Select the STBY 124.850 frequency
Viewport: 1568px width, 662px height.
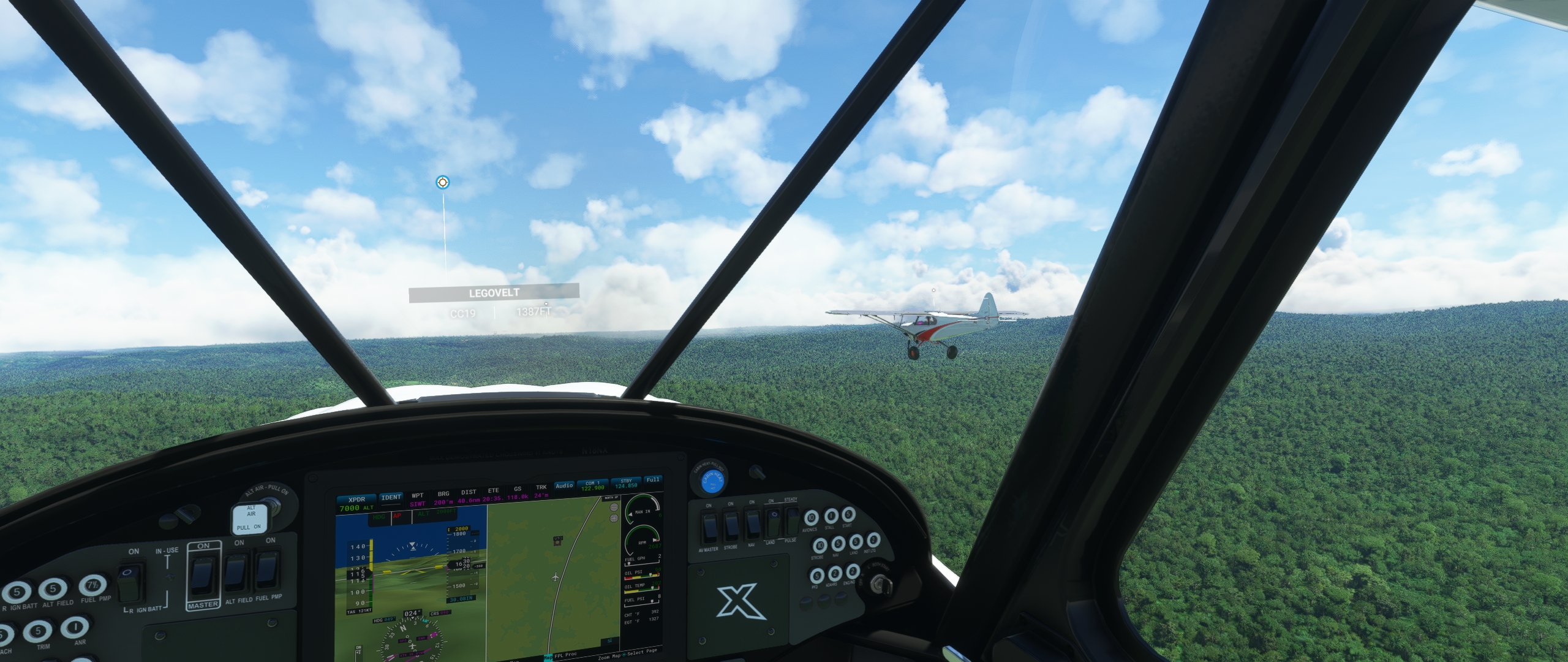click(625, 483)
